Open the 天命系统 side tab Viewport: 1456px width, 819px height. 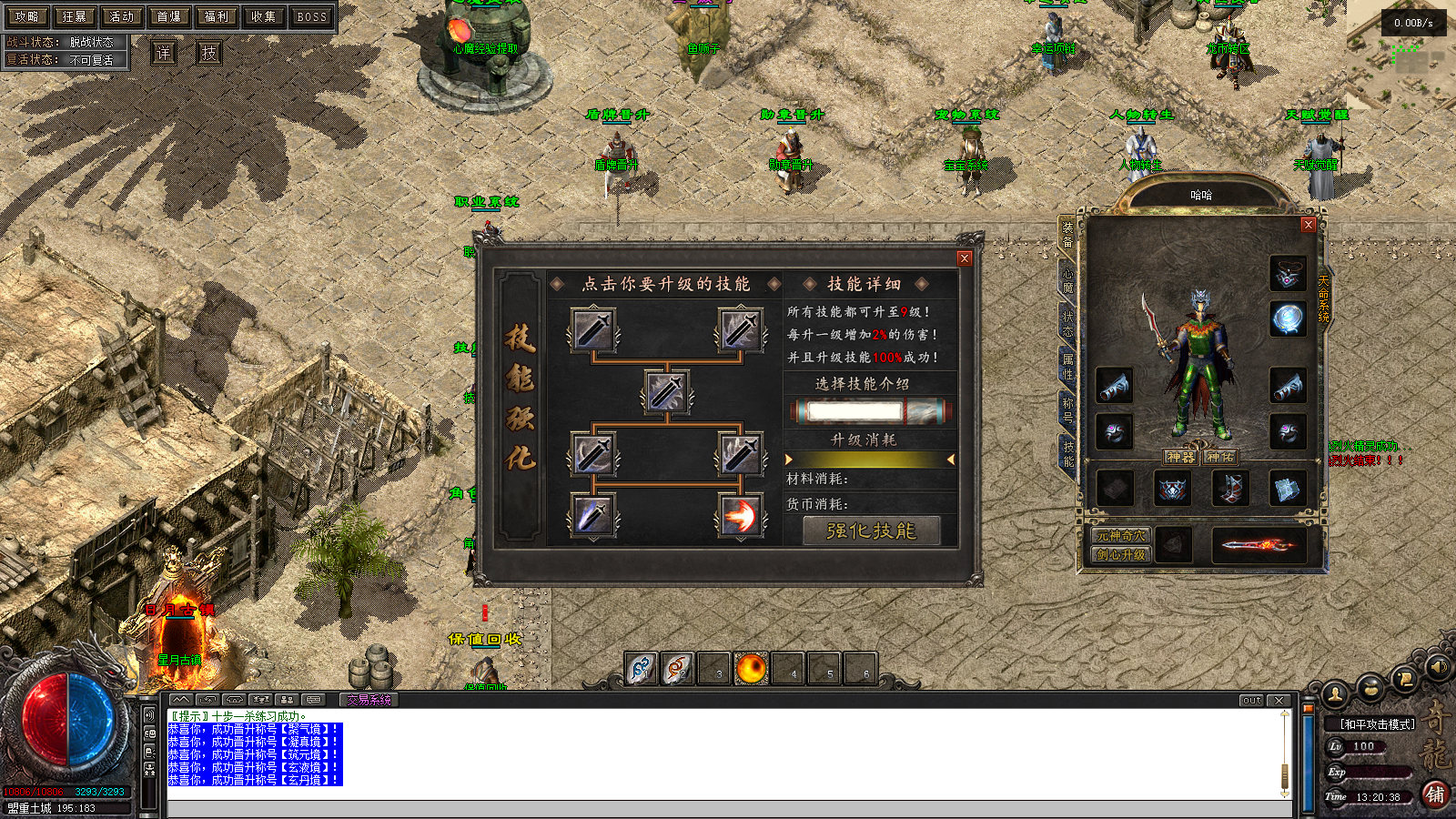1324,298
